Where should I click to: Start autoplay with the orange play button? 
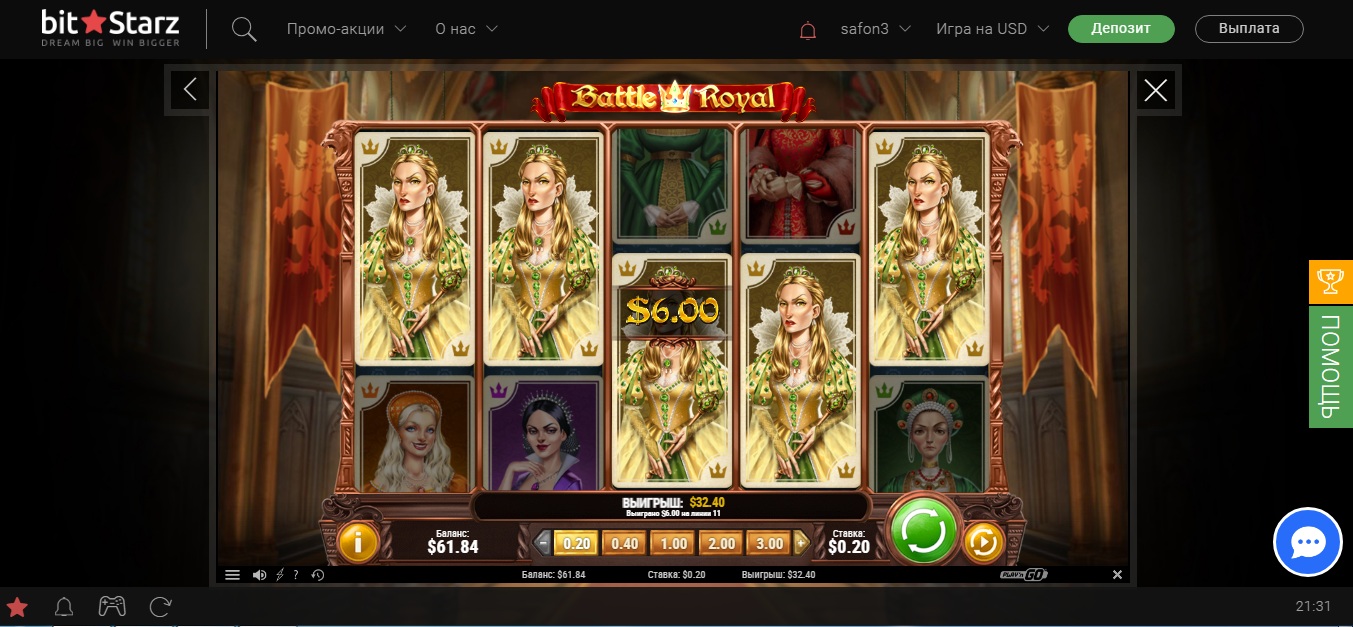[x=982, y=542]
